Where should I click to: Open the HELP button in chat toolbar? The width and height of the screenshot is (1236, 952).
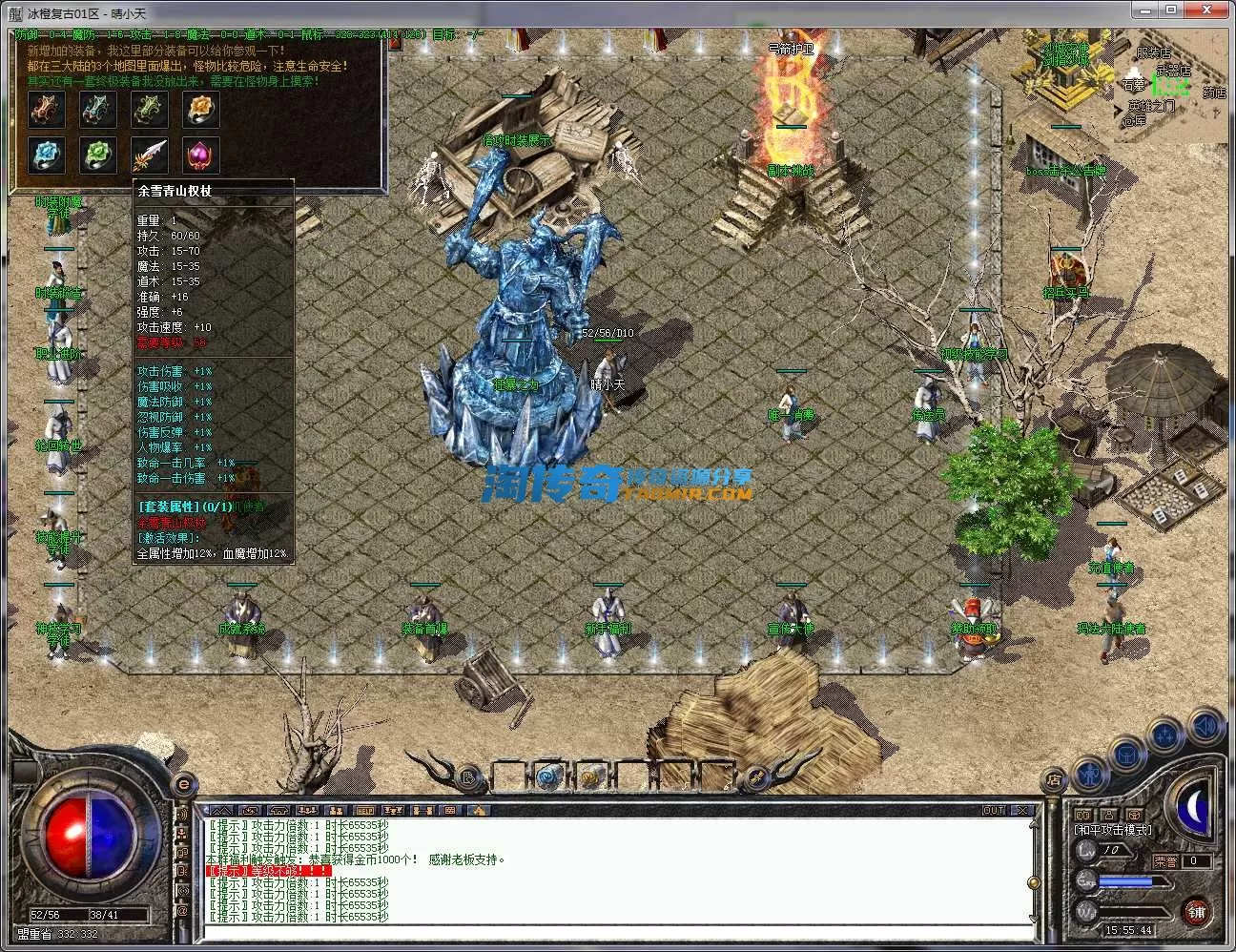click(x=363, y=811)
